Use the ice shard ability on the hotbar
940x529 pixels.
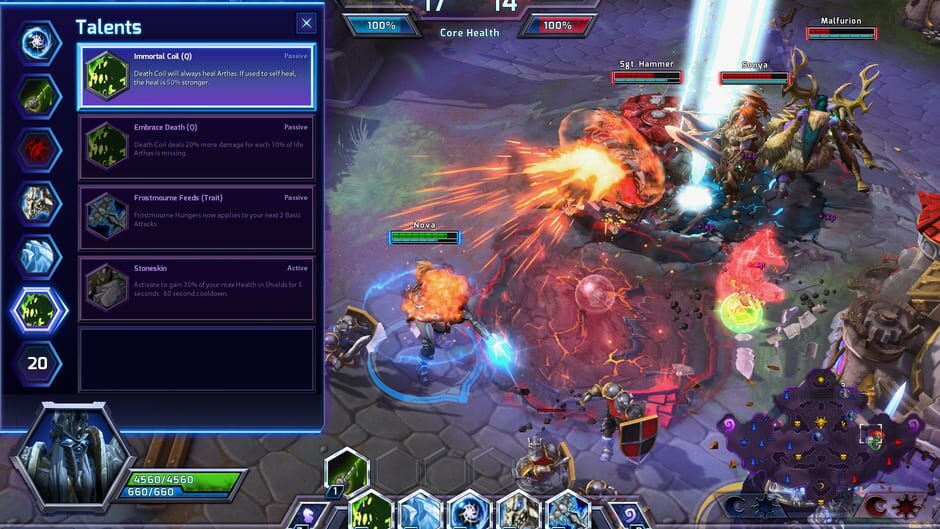(420, 511)
